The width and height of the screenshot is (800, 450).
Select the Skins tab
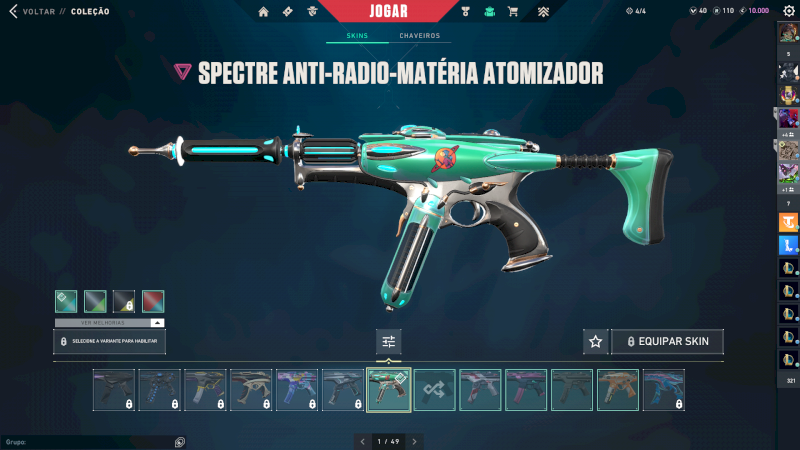(x=357, y=36)
